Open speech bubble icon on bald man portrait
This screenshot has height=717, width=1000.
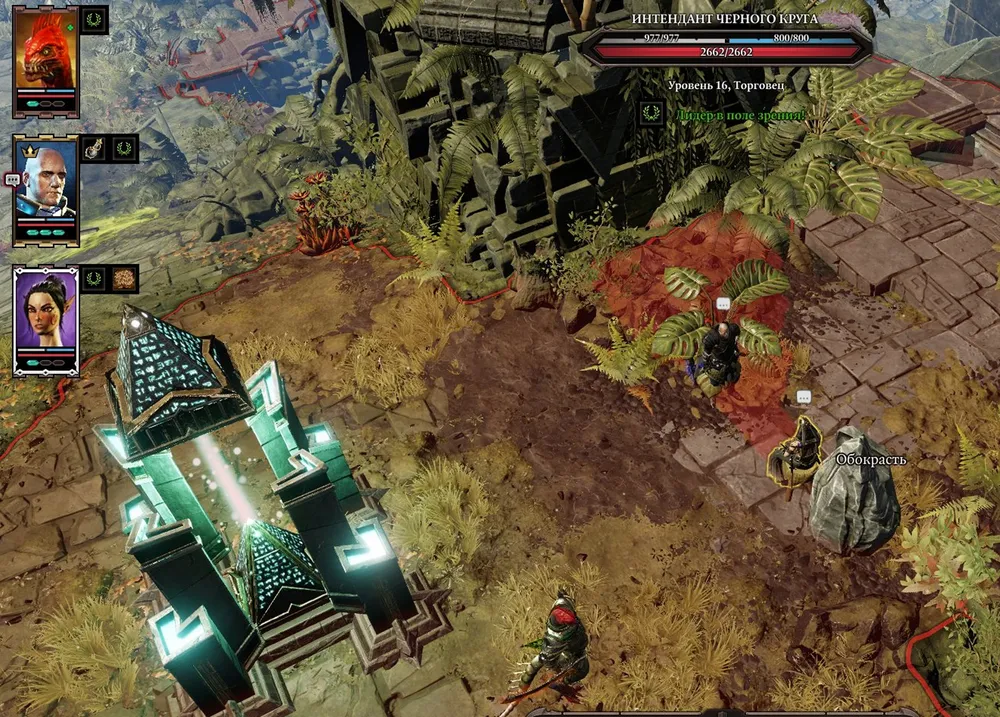(12, 179)
